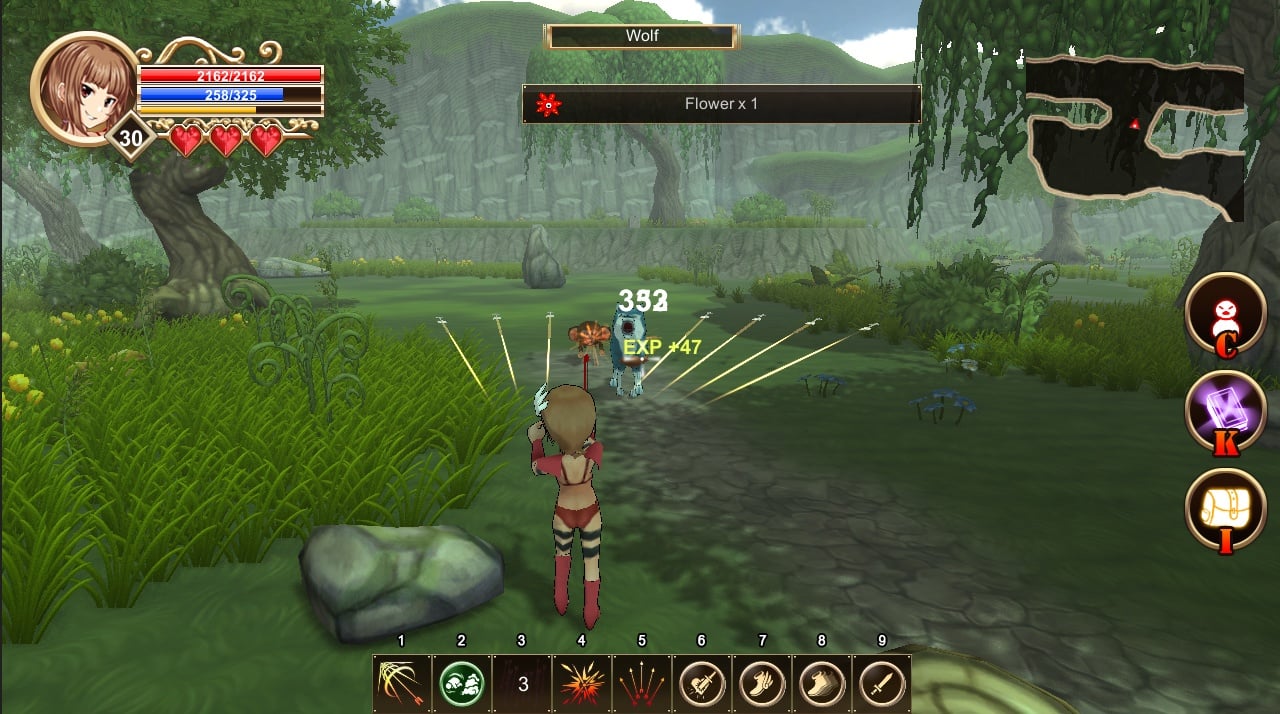This screenshot has height=714, width=1280.
Task: Activate the curved arrow volley skill in slot 1
Action: (x=402, y=684)
